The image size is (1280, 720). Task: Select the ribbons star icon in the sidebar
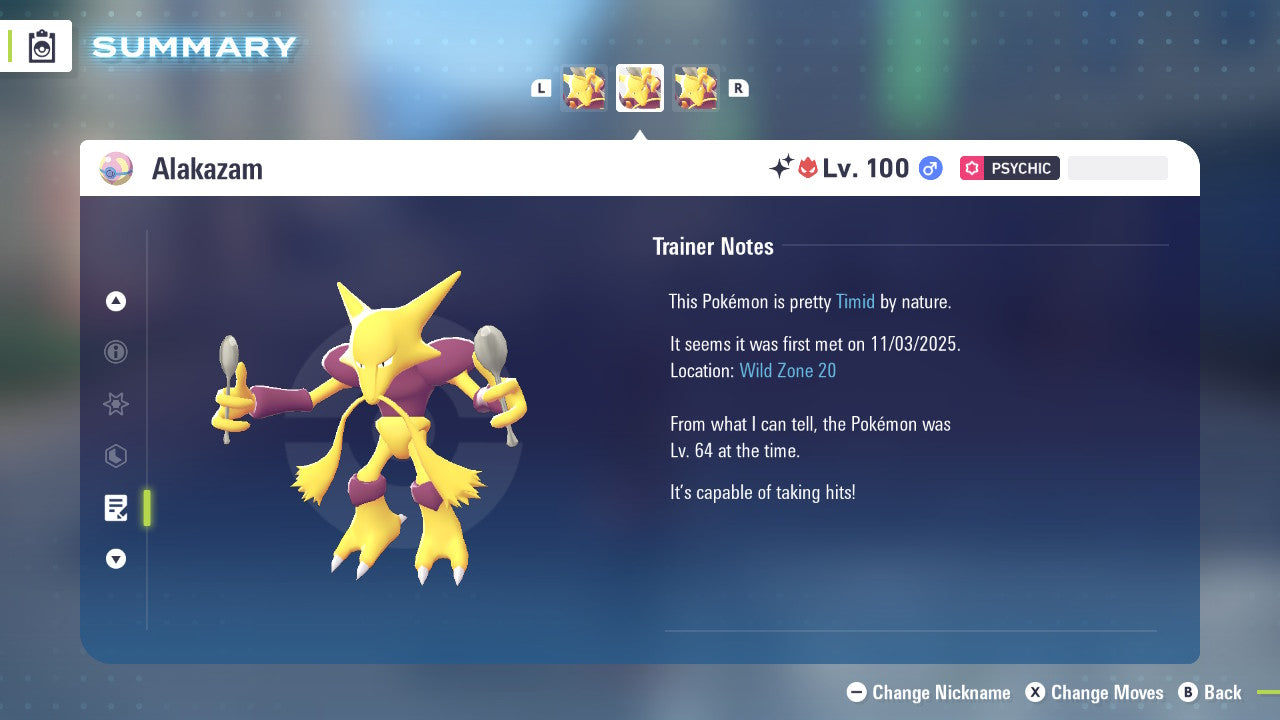pos(116,404)
